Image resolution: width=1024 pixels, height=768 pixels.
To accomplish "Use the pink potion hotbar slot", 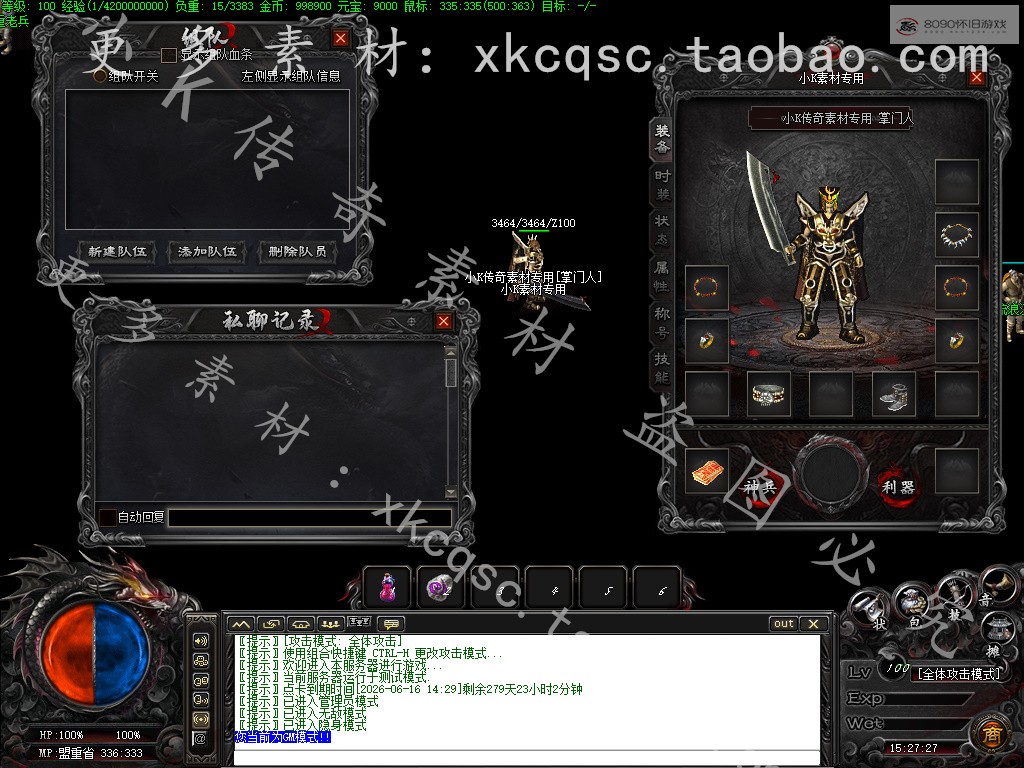I will click(387, 589).
